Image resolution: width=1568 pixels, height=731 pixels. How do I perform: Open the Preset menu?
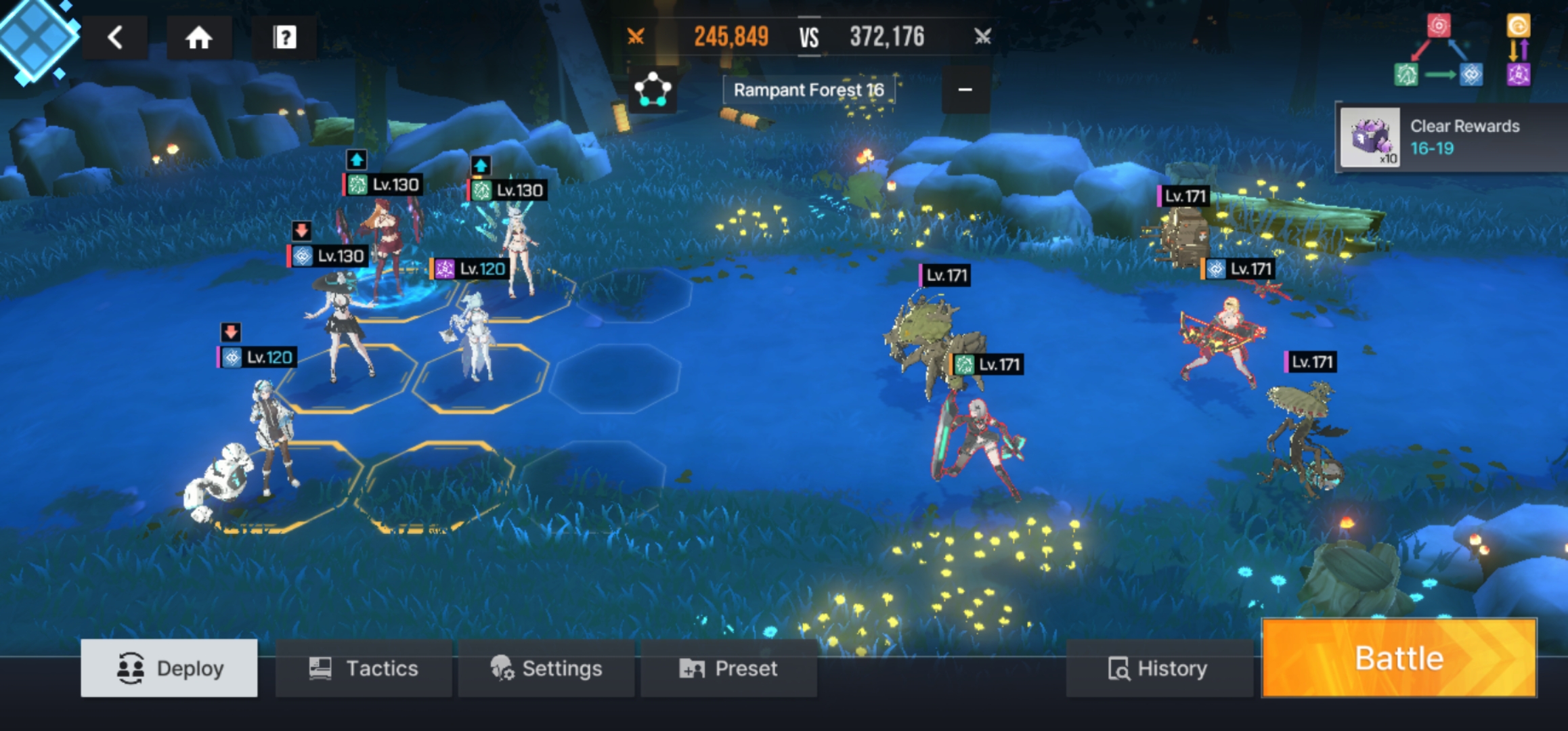pyautogui.click(x=728, y=668)
